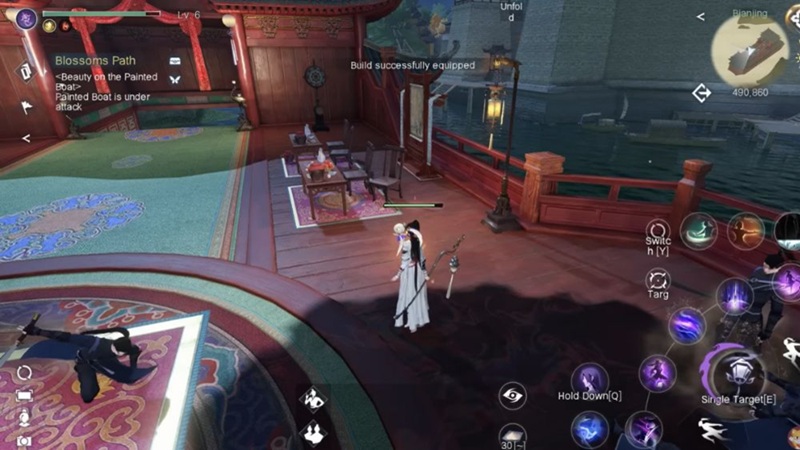Click the butterfly icon beside the quest
This screenshot has height=450, width=800.
(176, 79)
